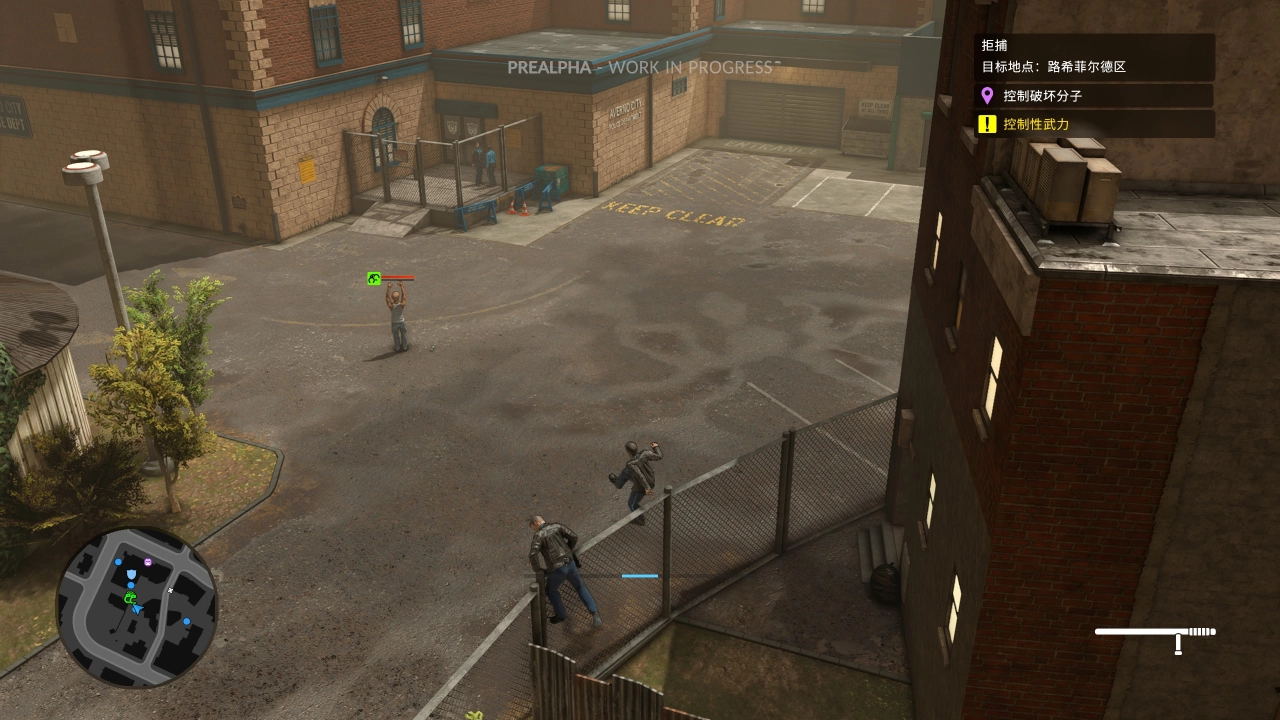Click the green suspect marker on the minimap

[130, 598]
